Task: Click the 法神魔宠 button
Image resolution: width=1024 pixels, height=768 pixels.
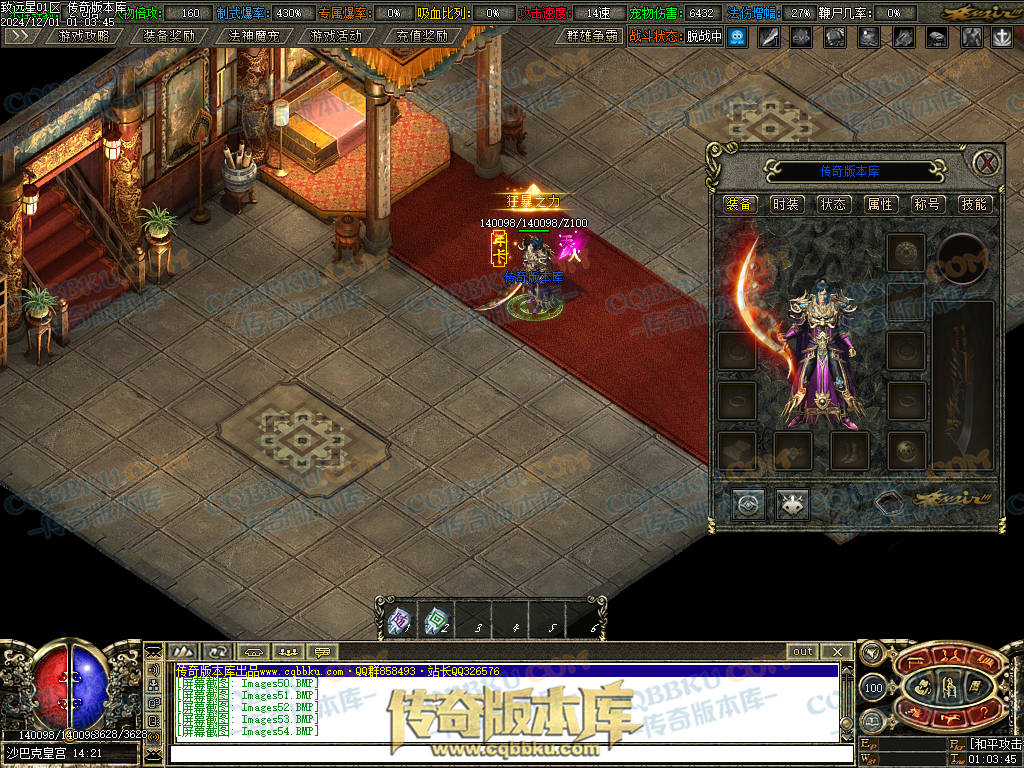Action: click(253, 36)
